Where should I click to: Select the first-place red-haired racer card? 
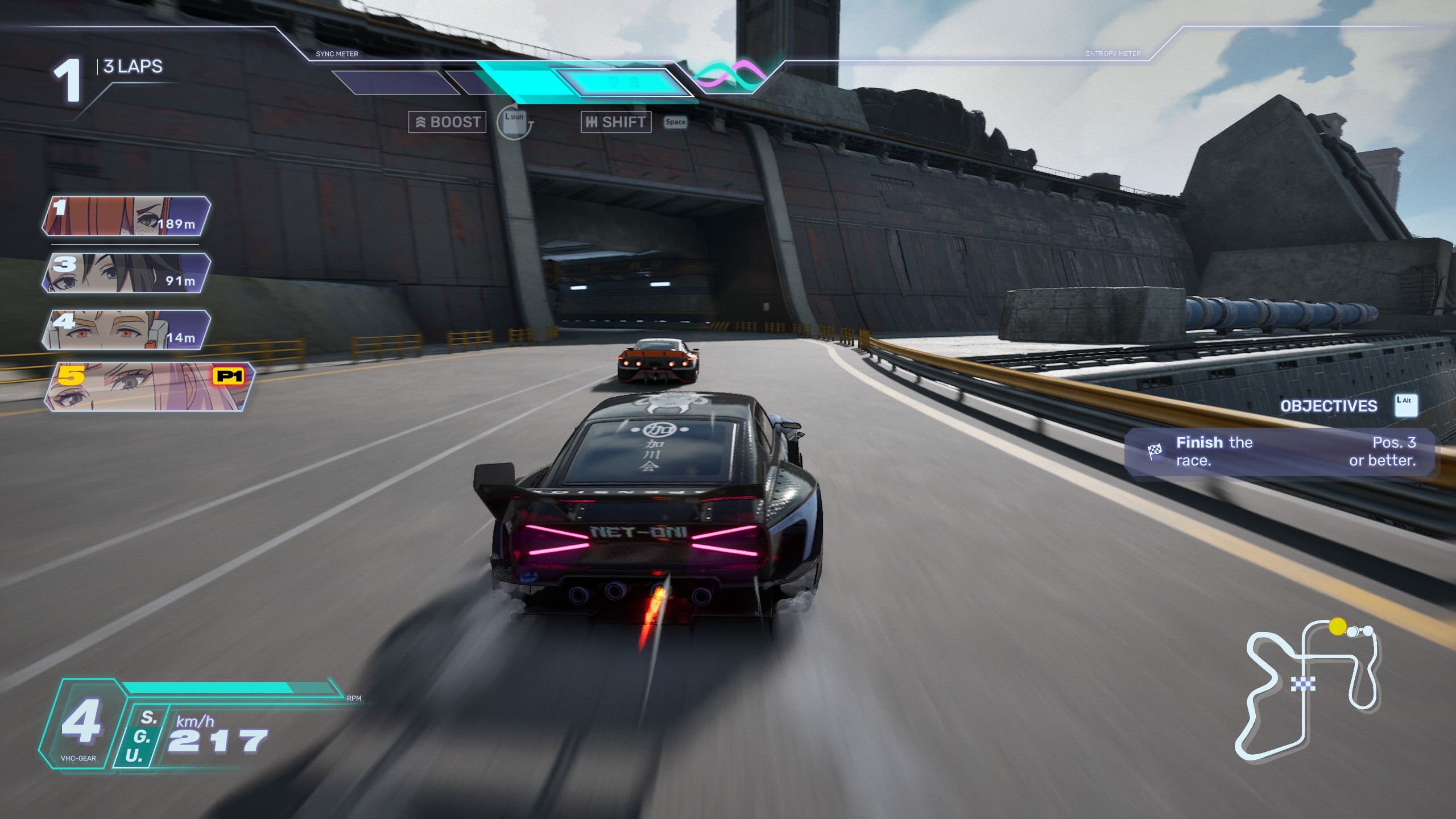pyautogui.click(x=126, y=216)
